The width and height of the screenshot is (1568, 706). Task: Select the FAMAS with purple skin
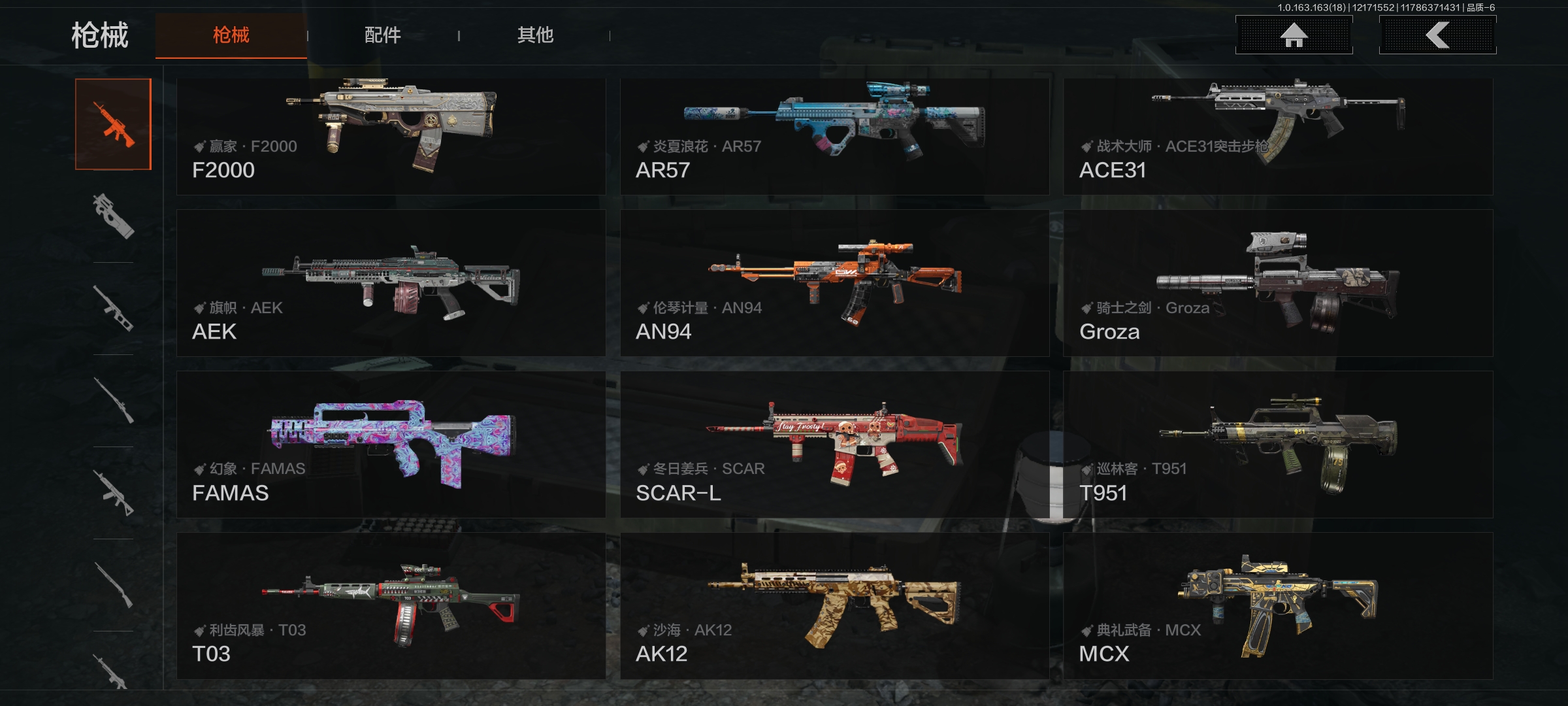pyautogui.click(x=391, y=445)
